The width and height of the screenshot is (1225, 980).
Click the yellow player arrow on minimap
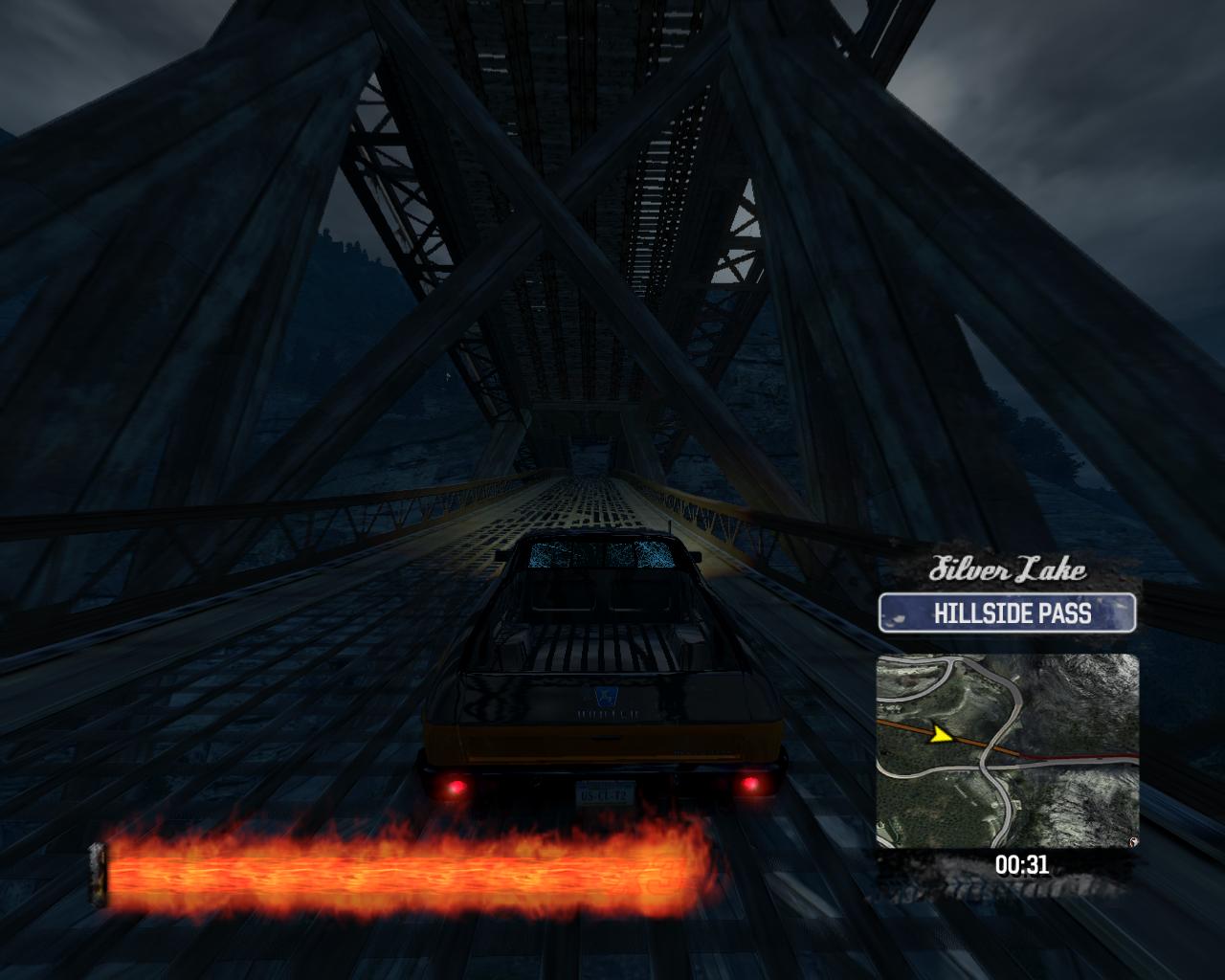point(942,735)
